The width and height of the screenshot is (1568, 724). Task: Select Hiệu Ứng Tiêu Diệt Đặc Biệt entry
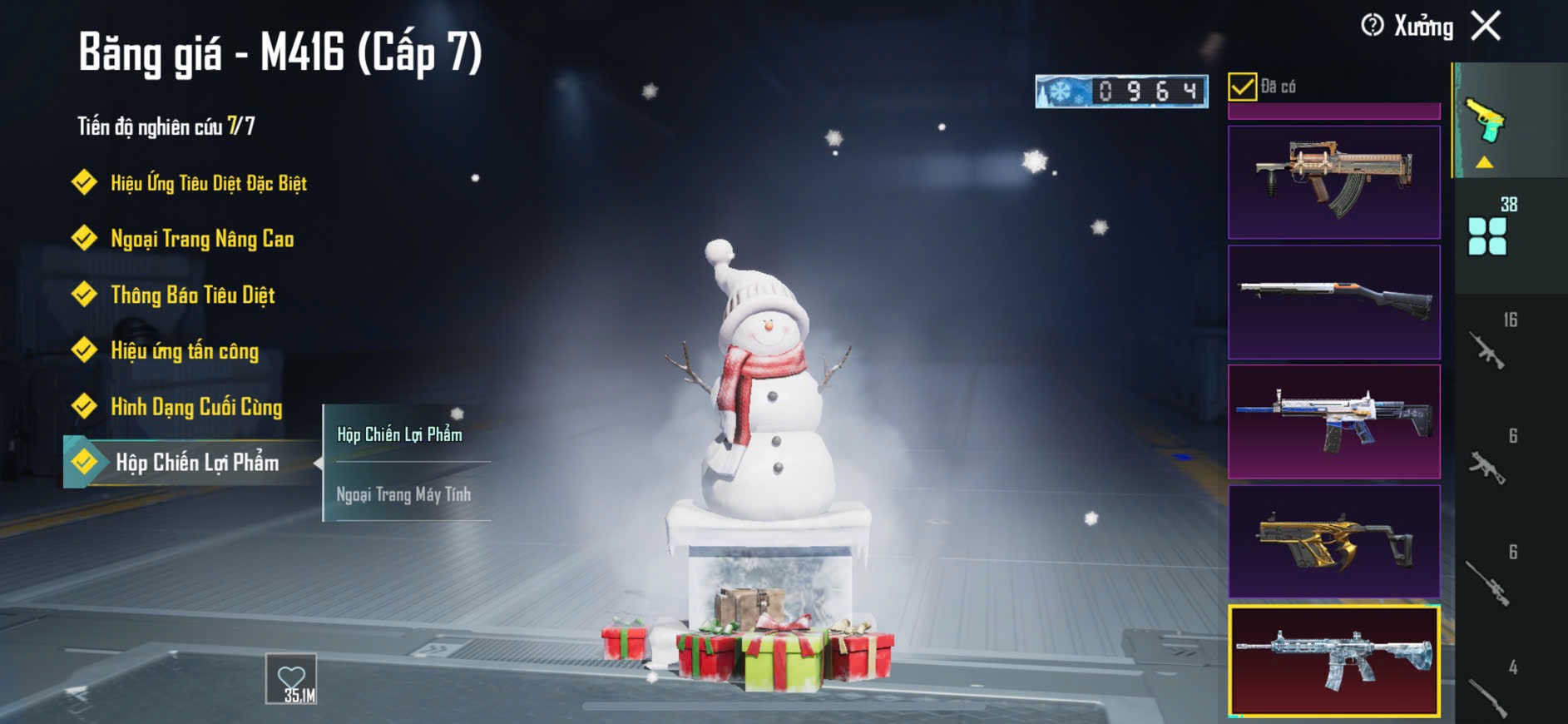[x=208, y=183]
